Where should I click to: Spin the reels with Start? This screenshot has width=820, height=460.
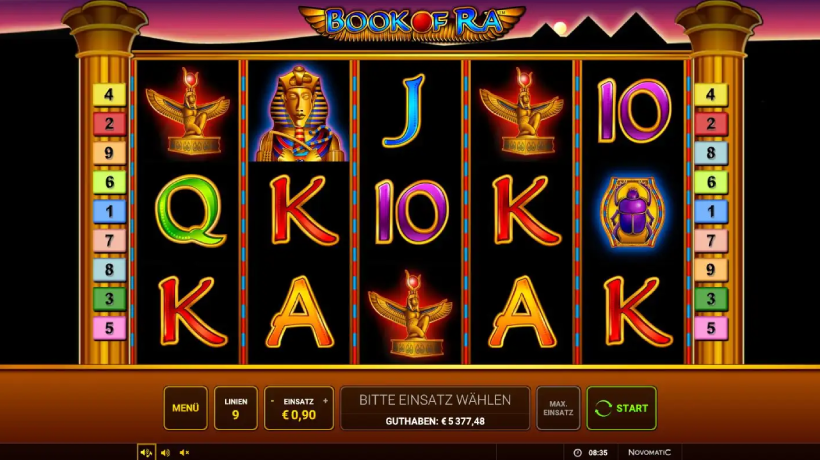point(621,408)
